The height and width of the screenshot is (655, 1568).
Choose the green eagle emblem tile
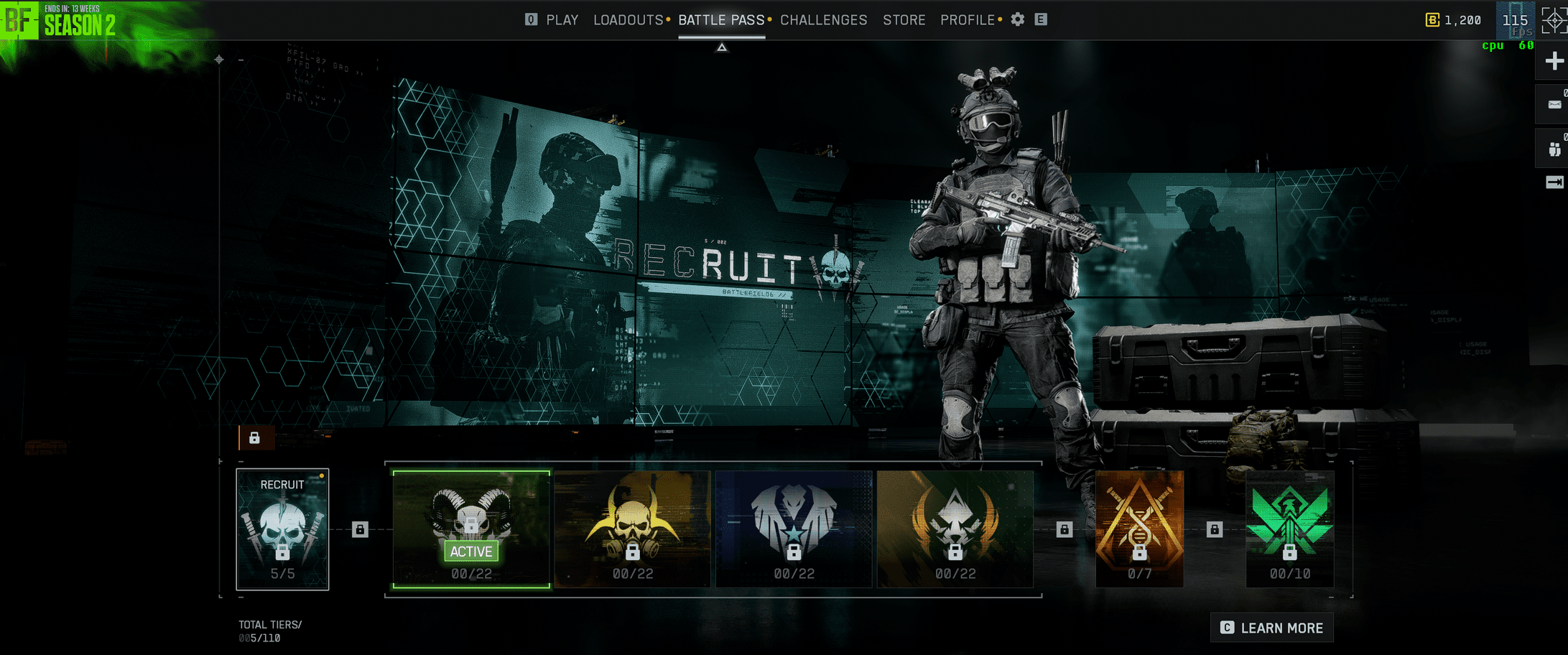(x=1289, y=529)
